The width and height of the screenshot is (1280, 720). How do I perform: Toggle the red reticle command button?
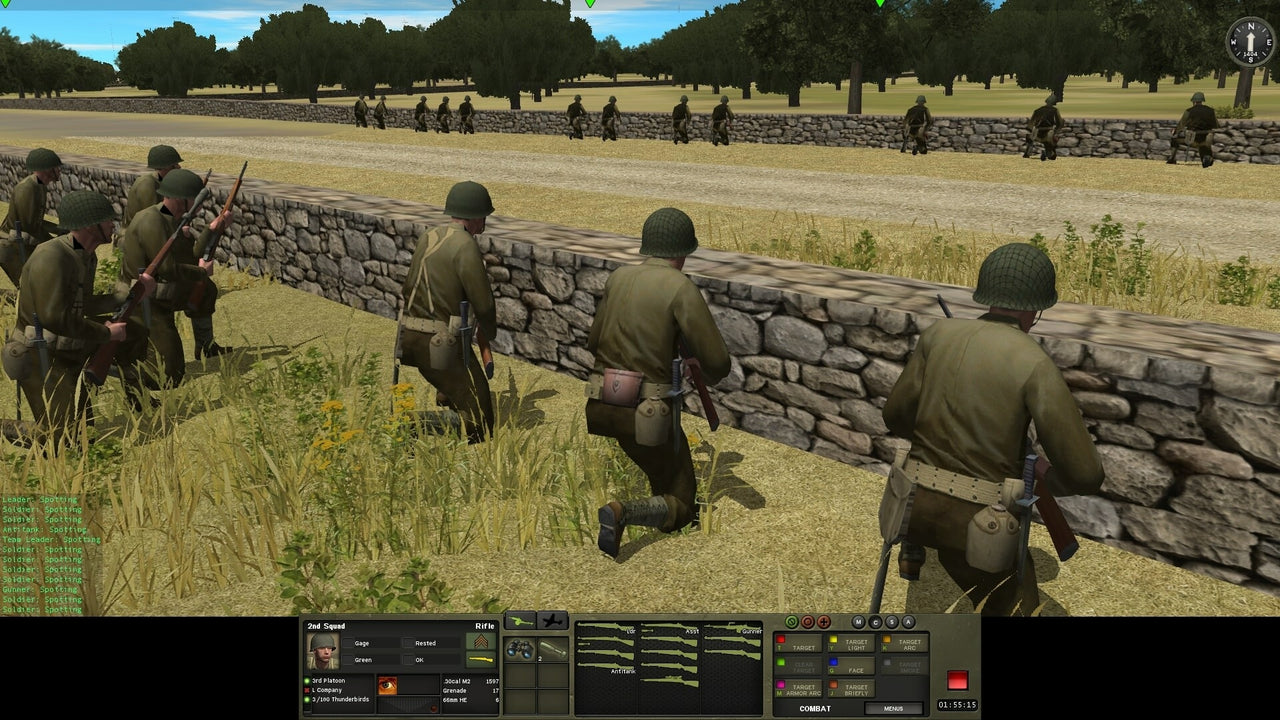click(808, 621)
